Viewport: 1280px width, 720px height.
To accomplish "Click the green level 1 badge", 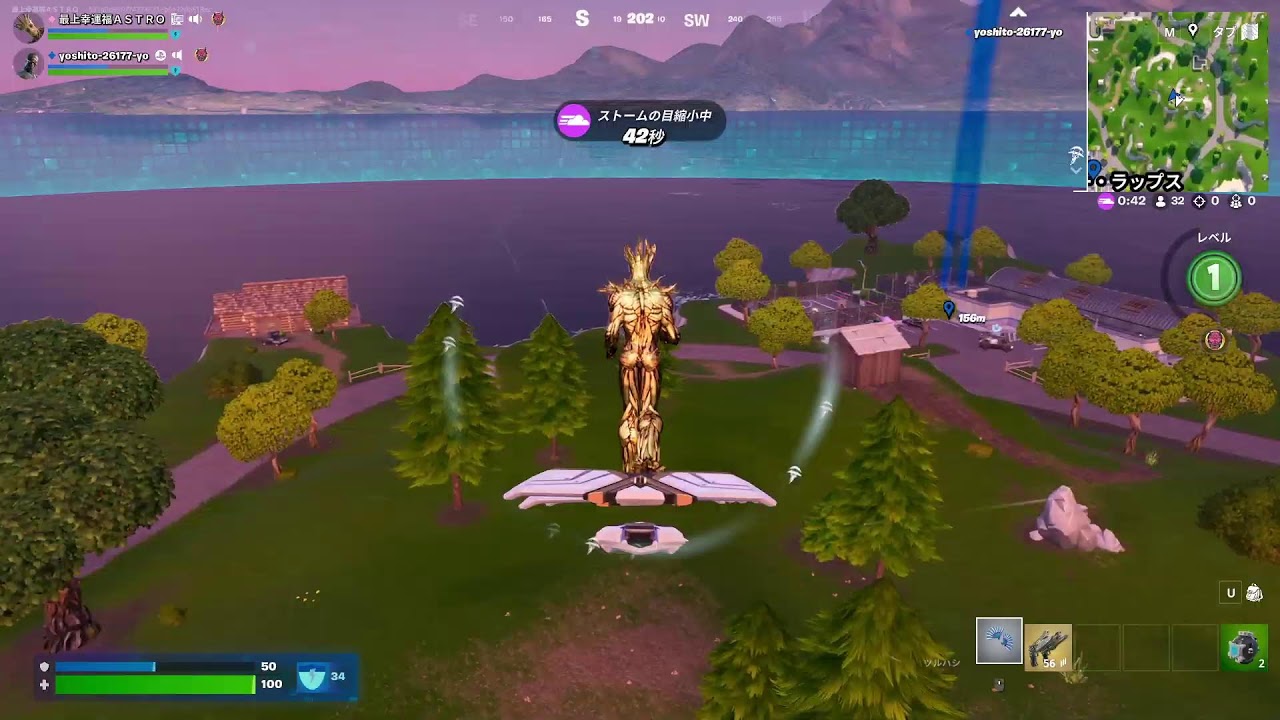I will tap(1214, 278).
